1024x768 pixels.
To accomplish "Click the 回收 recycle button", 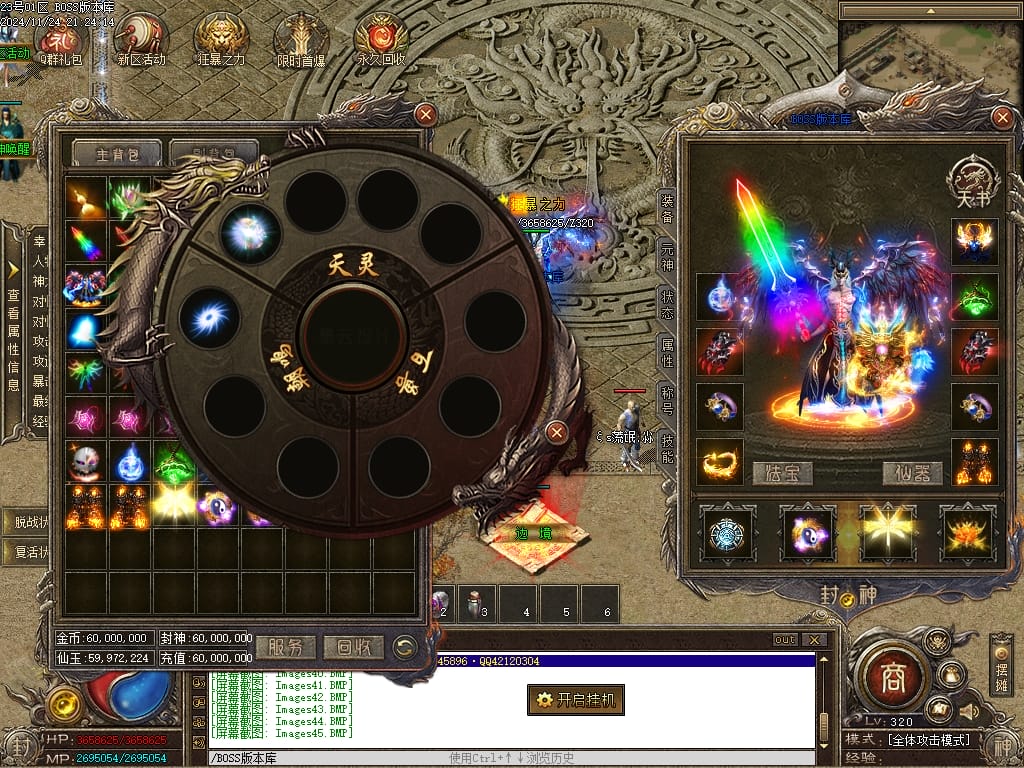I will (x=353, y=647).
